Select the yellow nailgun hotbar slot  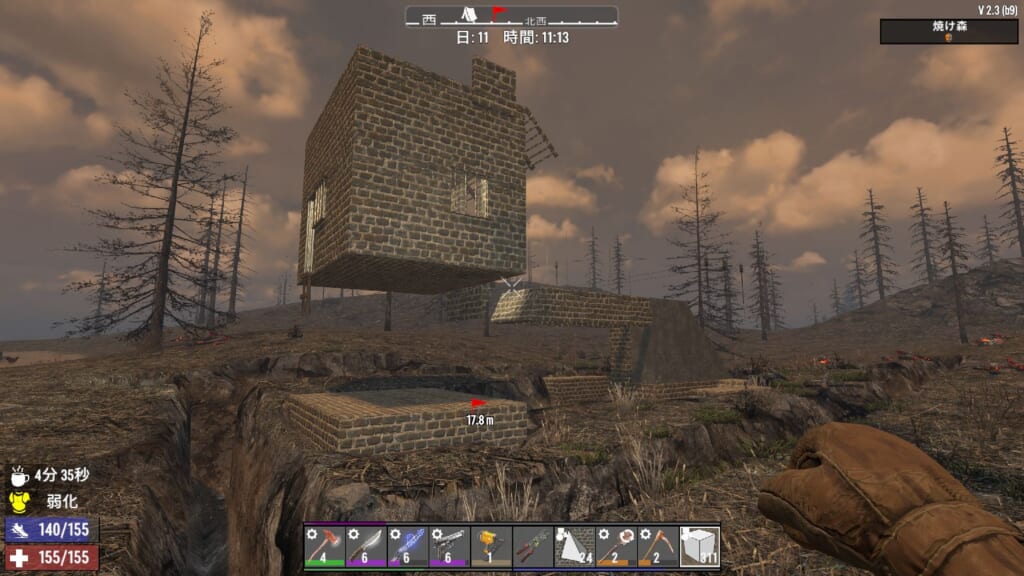pos(490,546)
